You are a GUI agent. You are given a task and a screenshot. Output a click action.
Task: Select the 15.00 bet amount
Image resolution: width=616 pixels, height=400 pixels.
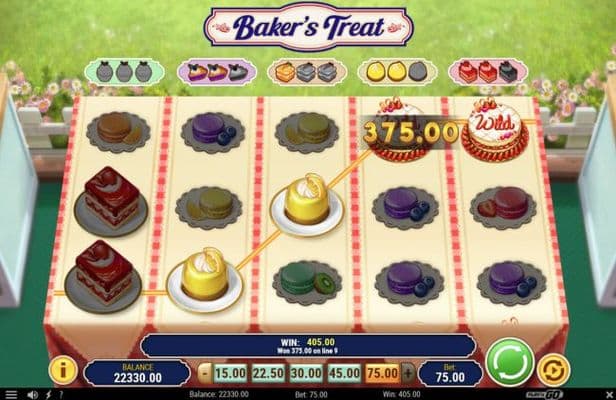(x=231, y=373)
